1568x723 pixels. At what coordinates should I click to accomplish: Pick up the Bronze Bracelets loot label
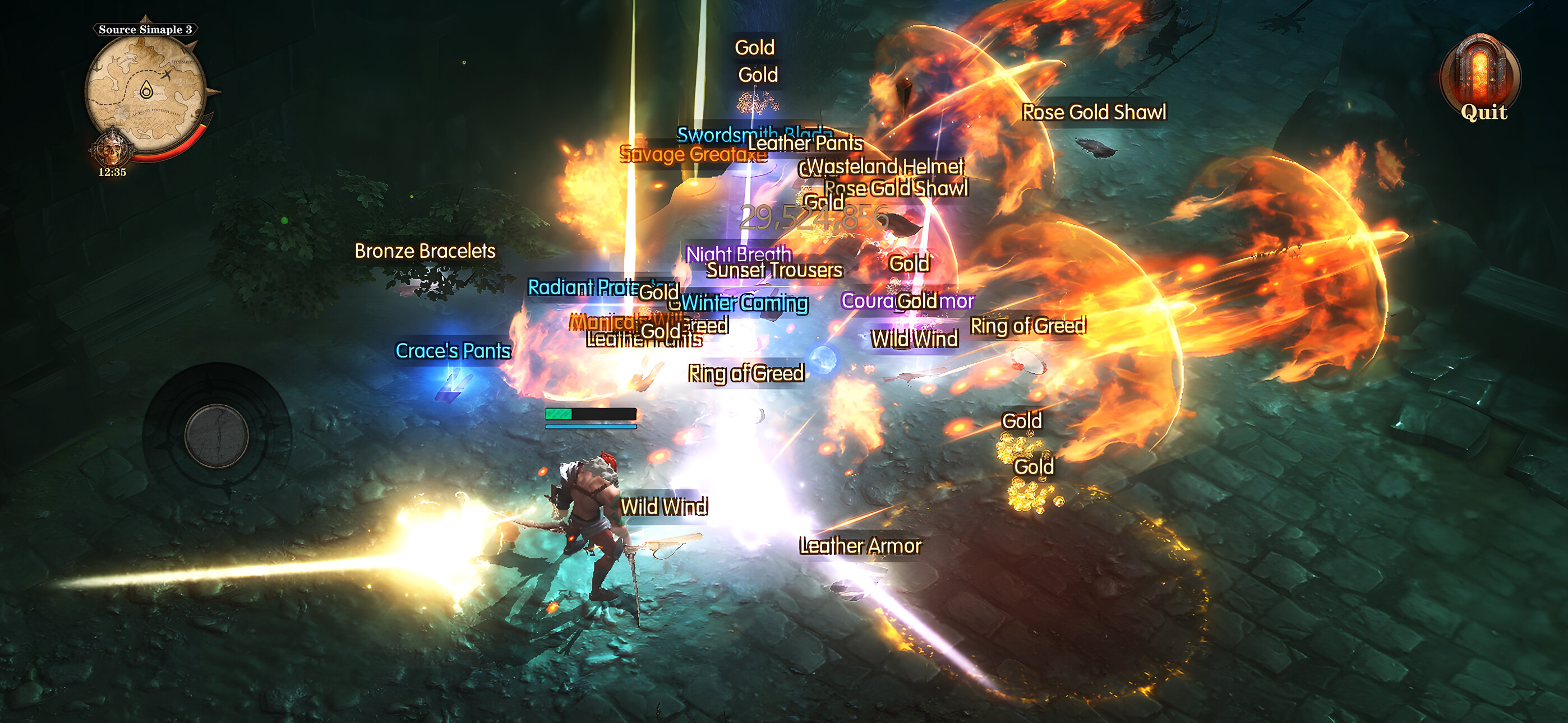click(x=425, y=251)
